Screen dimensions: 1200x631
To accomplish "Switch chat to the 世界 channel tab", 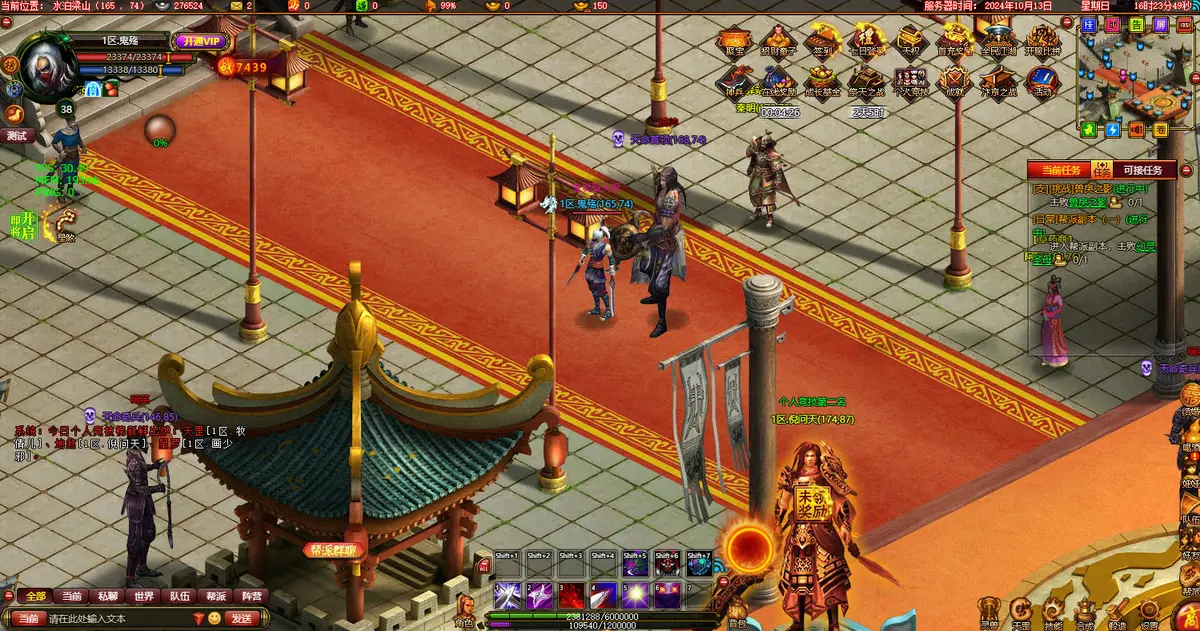I will 144,597.
